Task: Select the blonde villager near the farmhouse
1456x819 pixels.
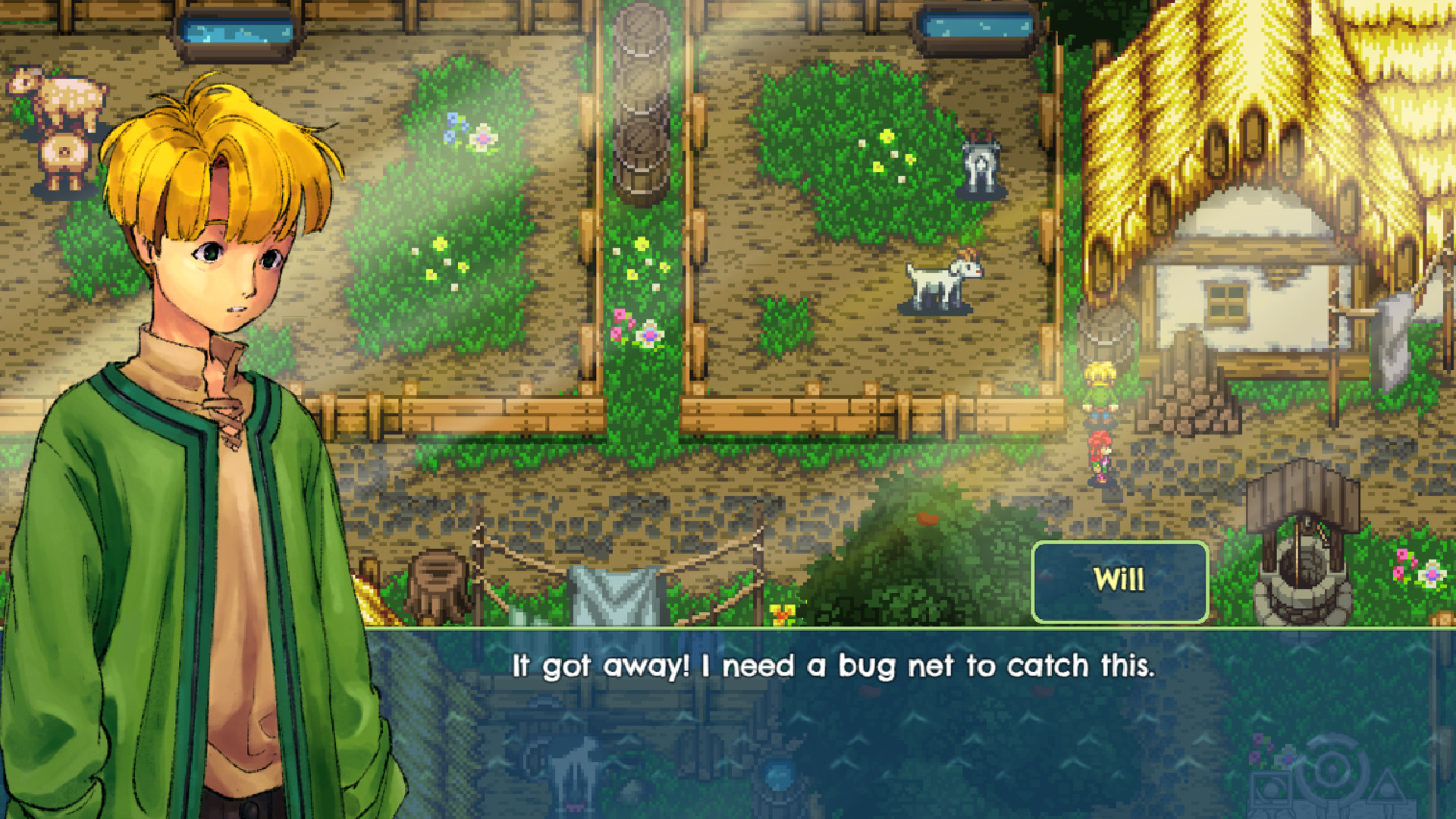Action: 1100,387
